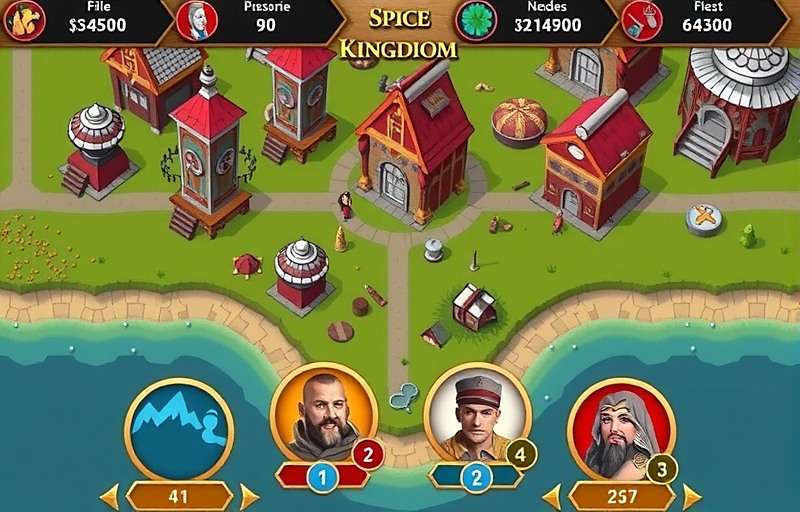800x512 pixels.
Task: Click the left arrow beside the 41 counter
Action: click(x=109, y=496)
